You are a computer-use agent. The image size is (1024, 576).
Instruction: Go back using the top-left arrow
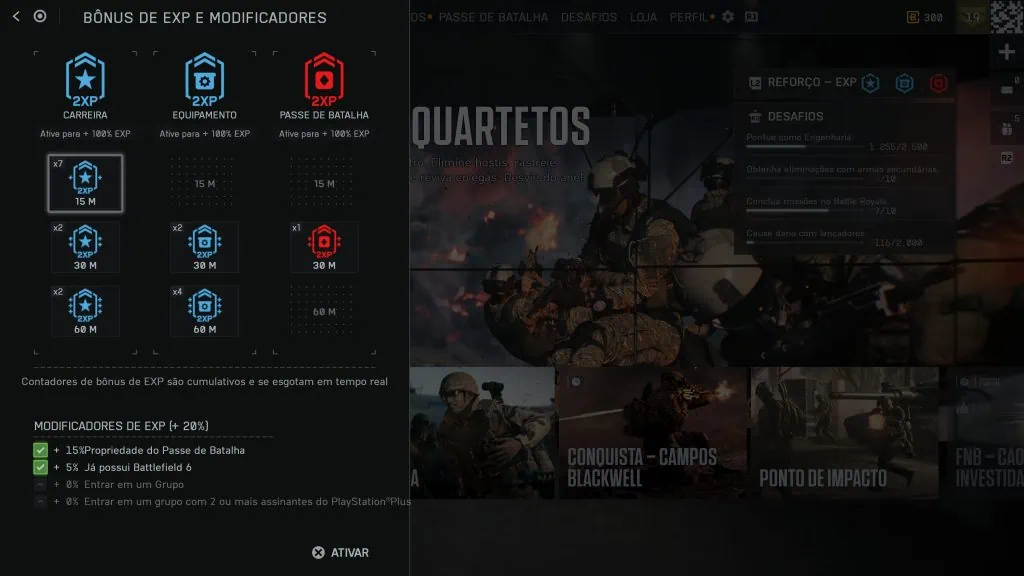click(x=16, y=16)
